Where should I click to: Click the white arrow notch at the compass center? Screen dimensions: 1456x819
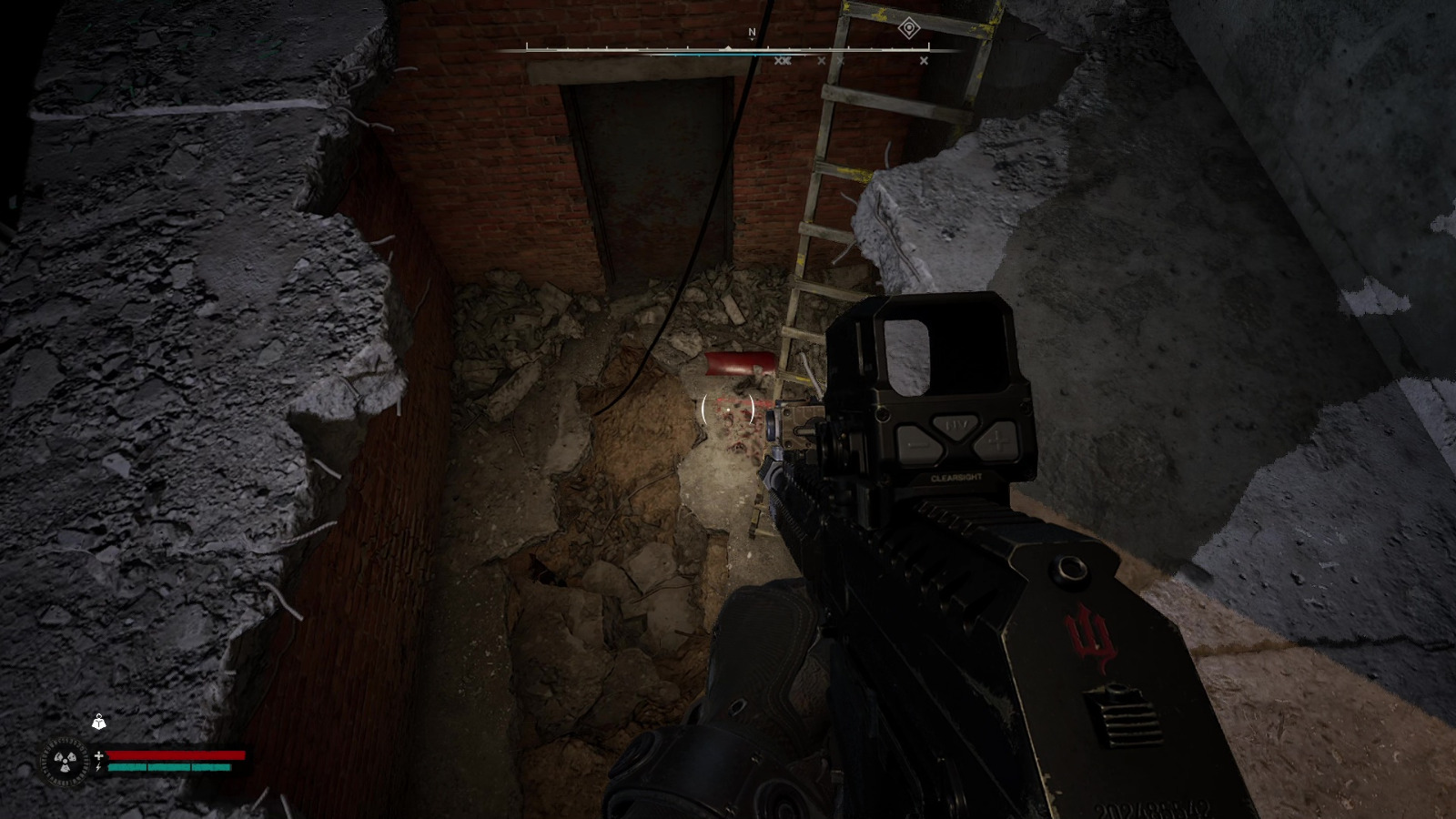[728, 47]
